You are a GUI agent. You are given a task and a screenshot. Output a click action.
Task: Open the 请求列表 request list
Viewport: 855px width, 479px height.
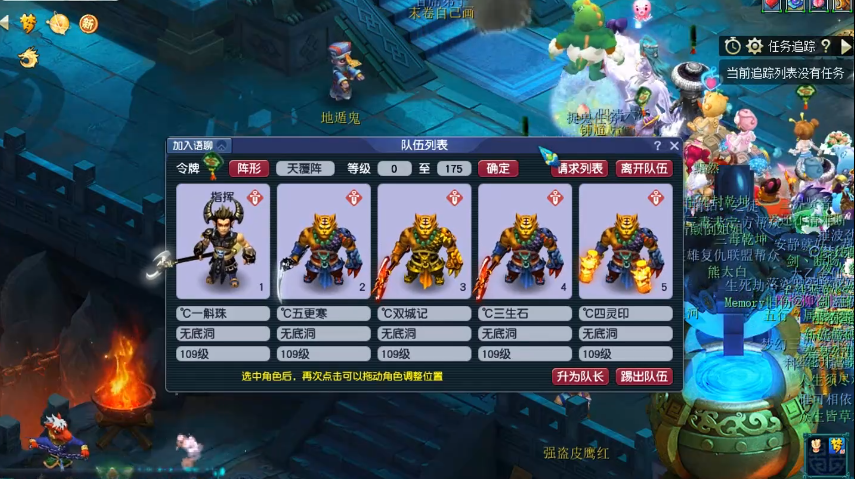click(580, 168)
